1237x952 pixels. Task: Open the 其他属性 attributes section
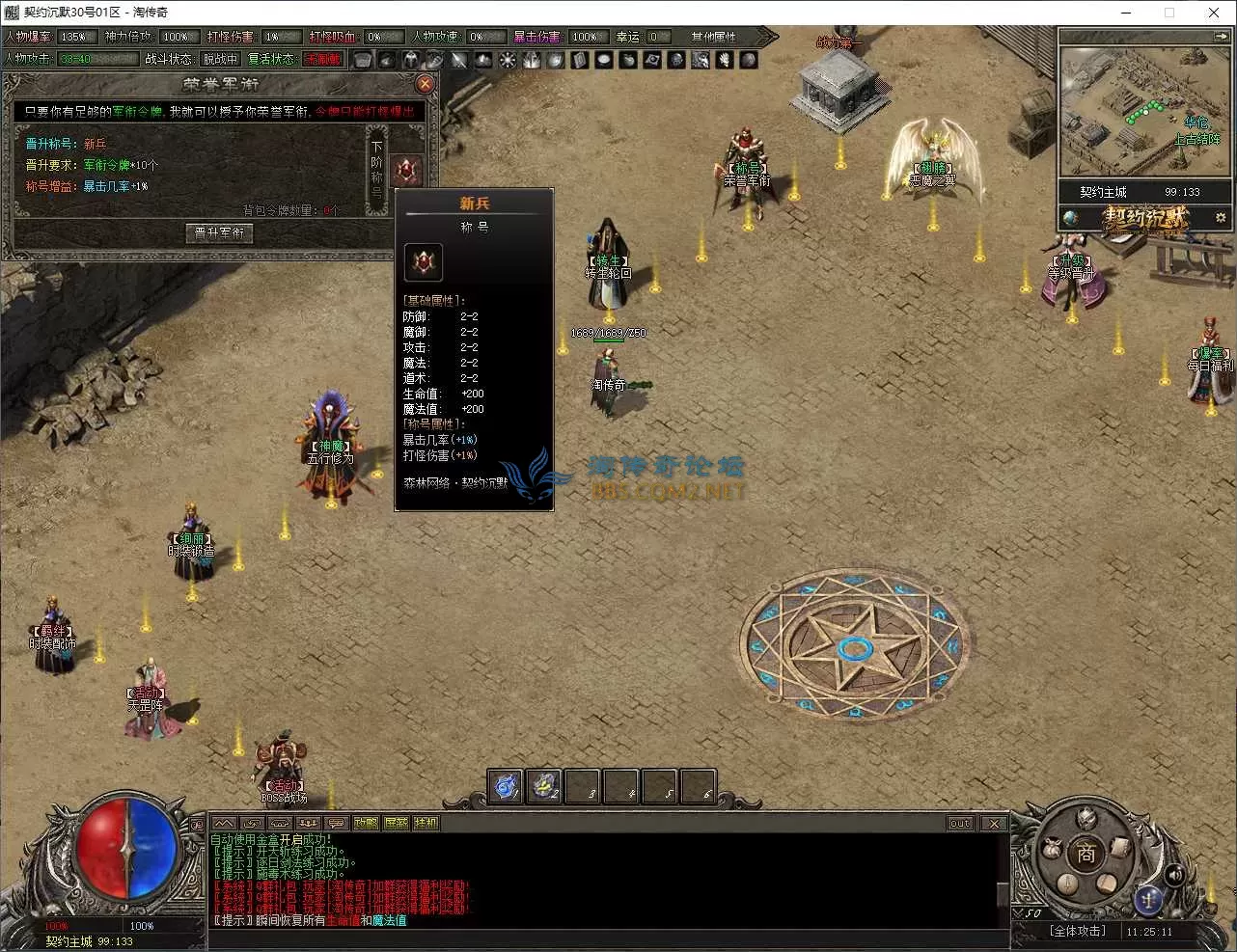(713, 37)
